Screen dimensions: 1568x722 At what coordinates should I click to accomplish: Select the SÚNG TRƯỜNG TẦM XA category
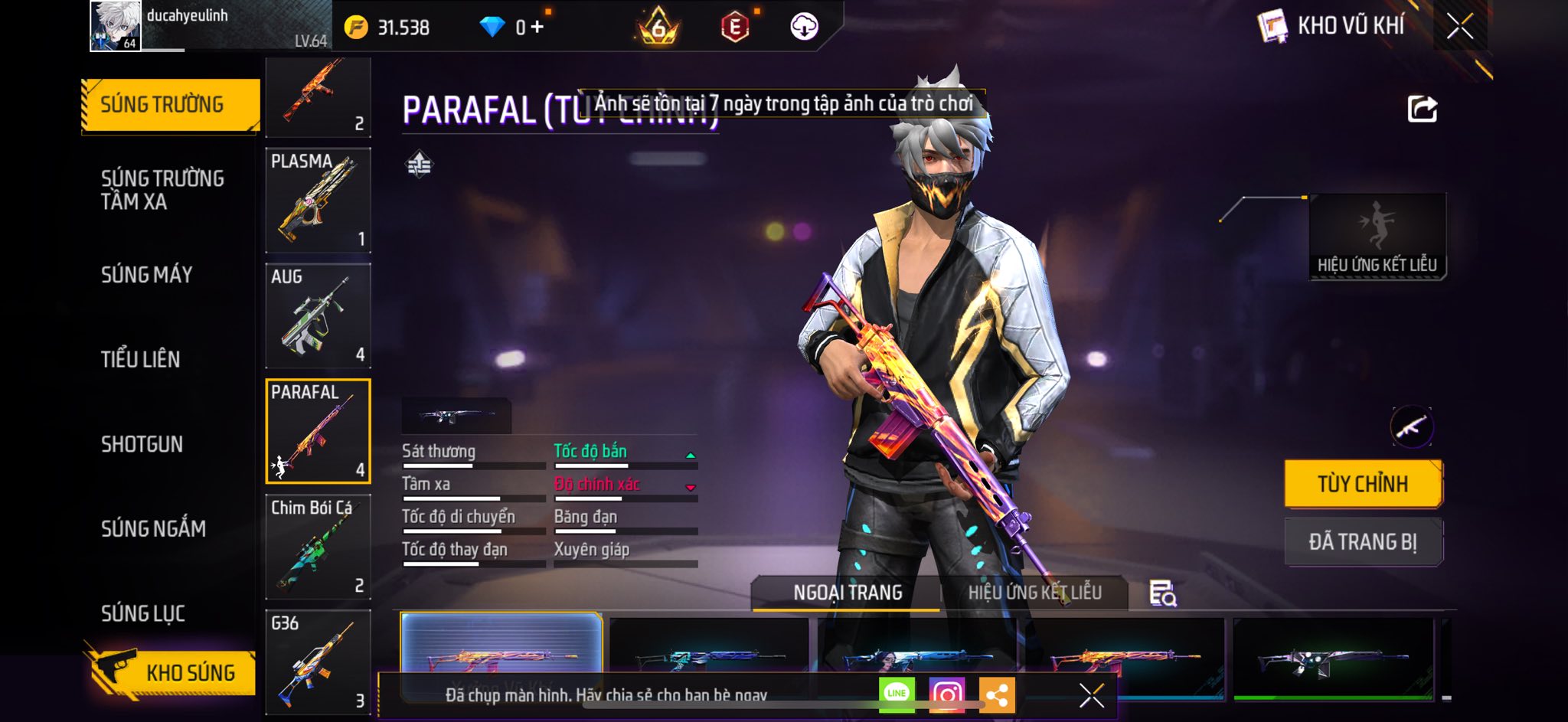tap(162, 190)
